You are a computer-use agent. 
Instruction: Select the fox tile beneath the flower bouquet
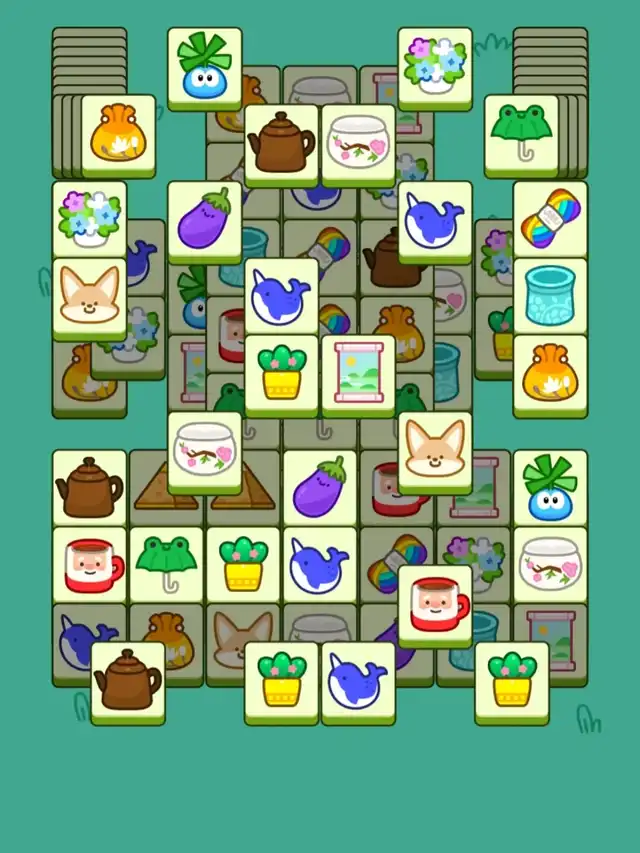[90, 296]
